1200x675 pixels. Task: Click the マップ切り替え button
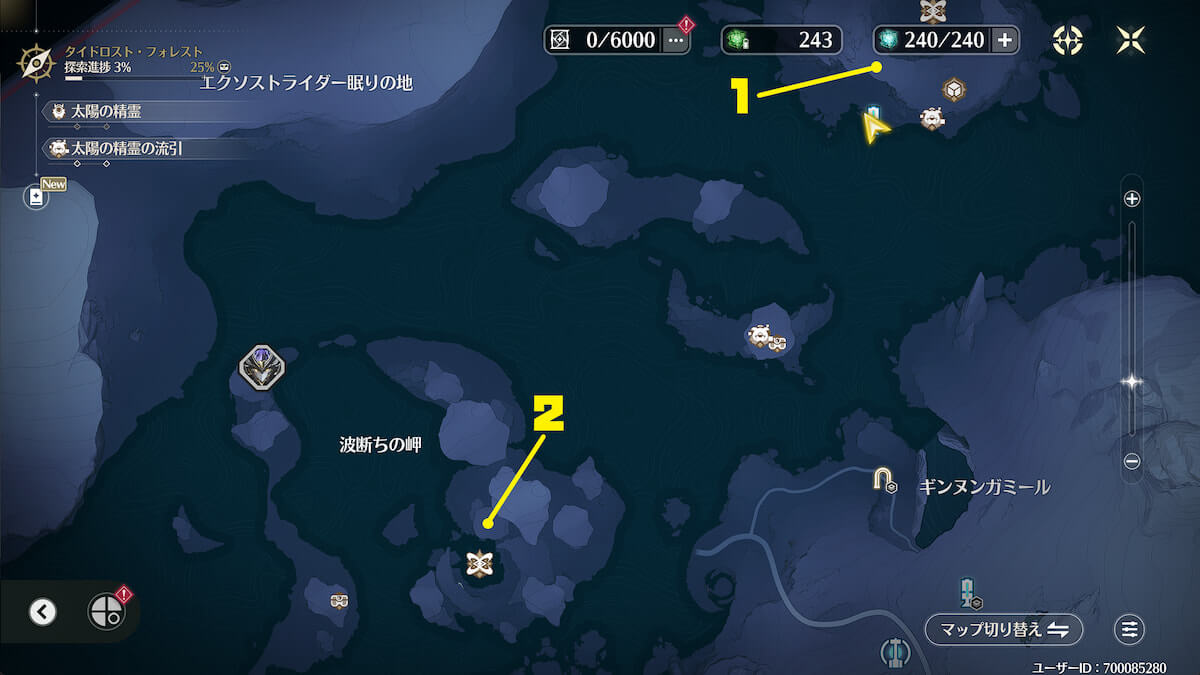click(1003, 629)
